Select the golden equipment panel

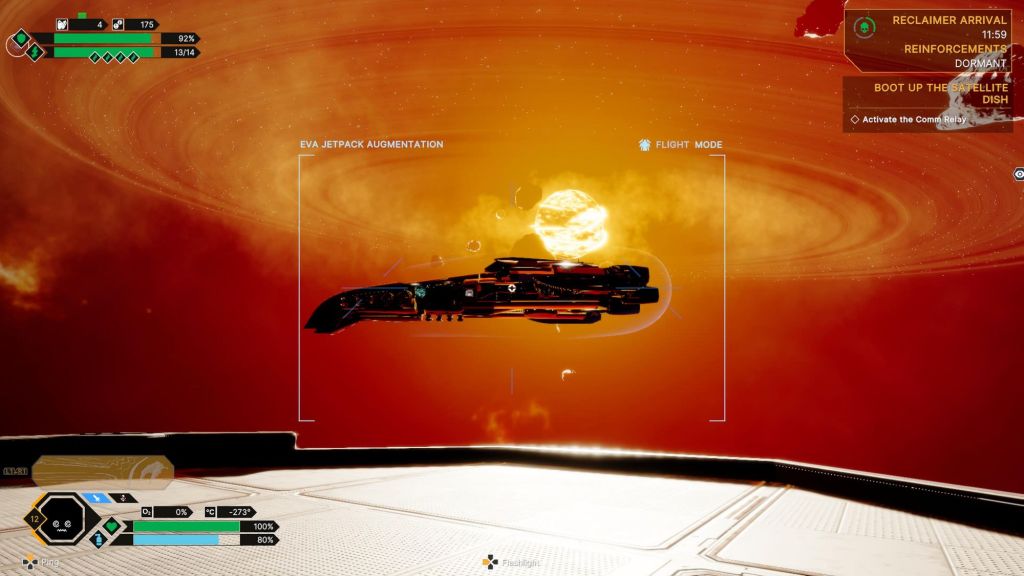[103, 470]
